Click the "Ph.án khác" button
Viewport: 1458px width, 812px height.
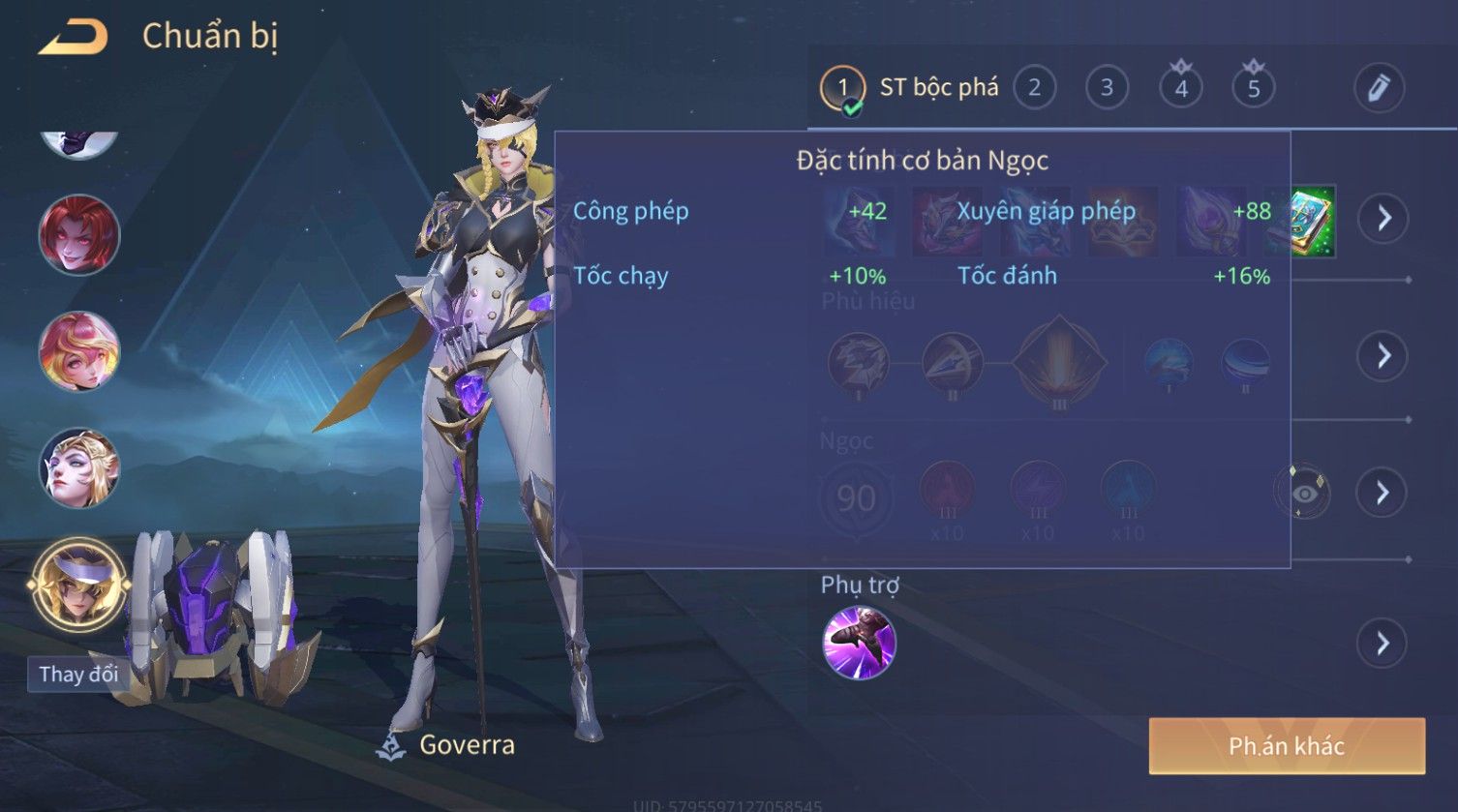click(x=1287, y=746)
